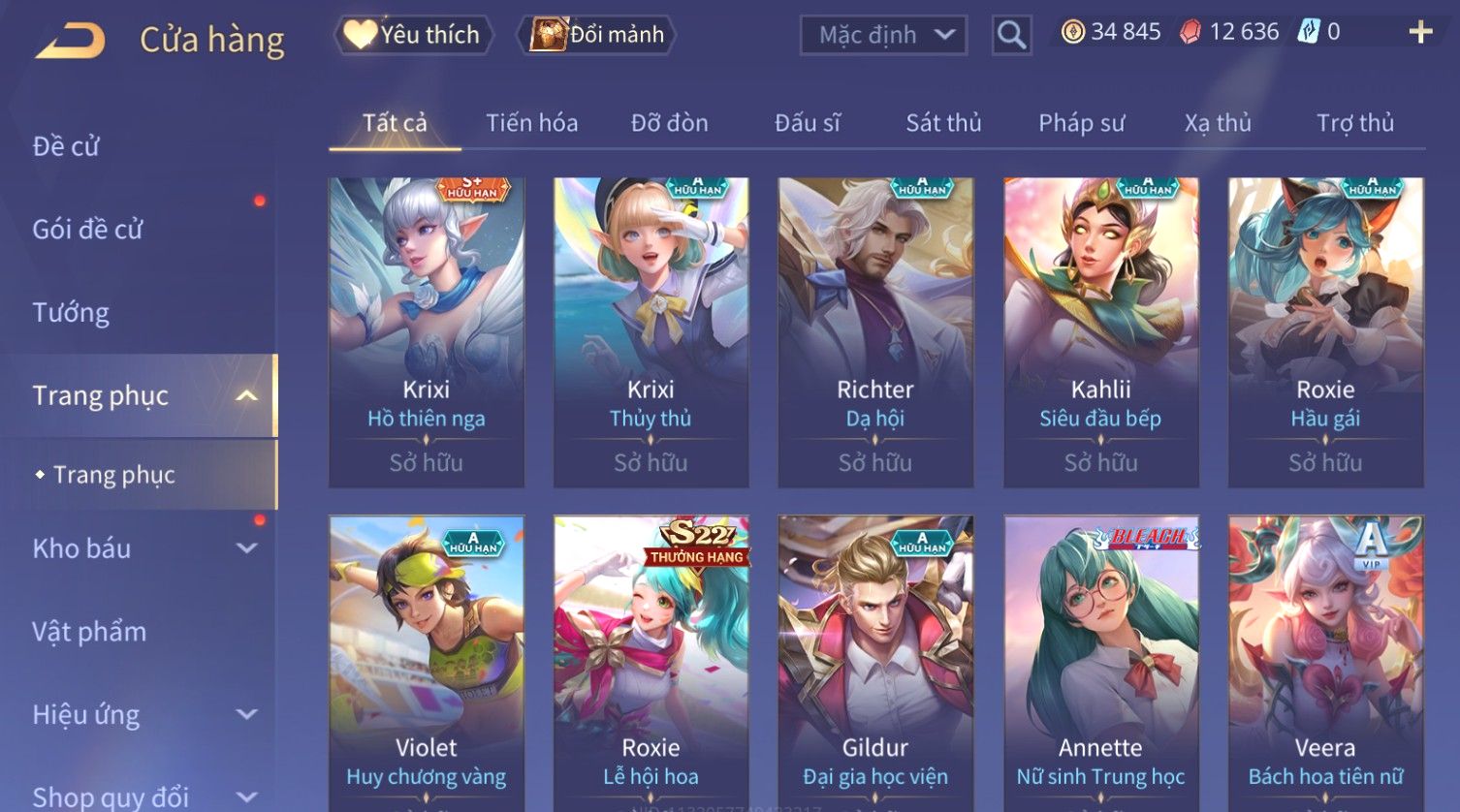
Task: Choose the Trợ thủ tab
Action: coord(1354,123)
